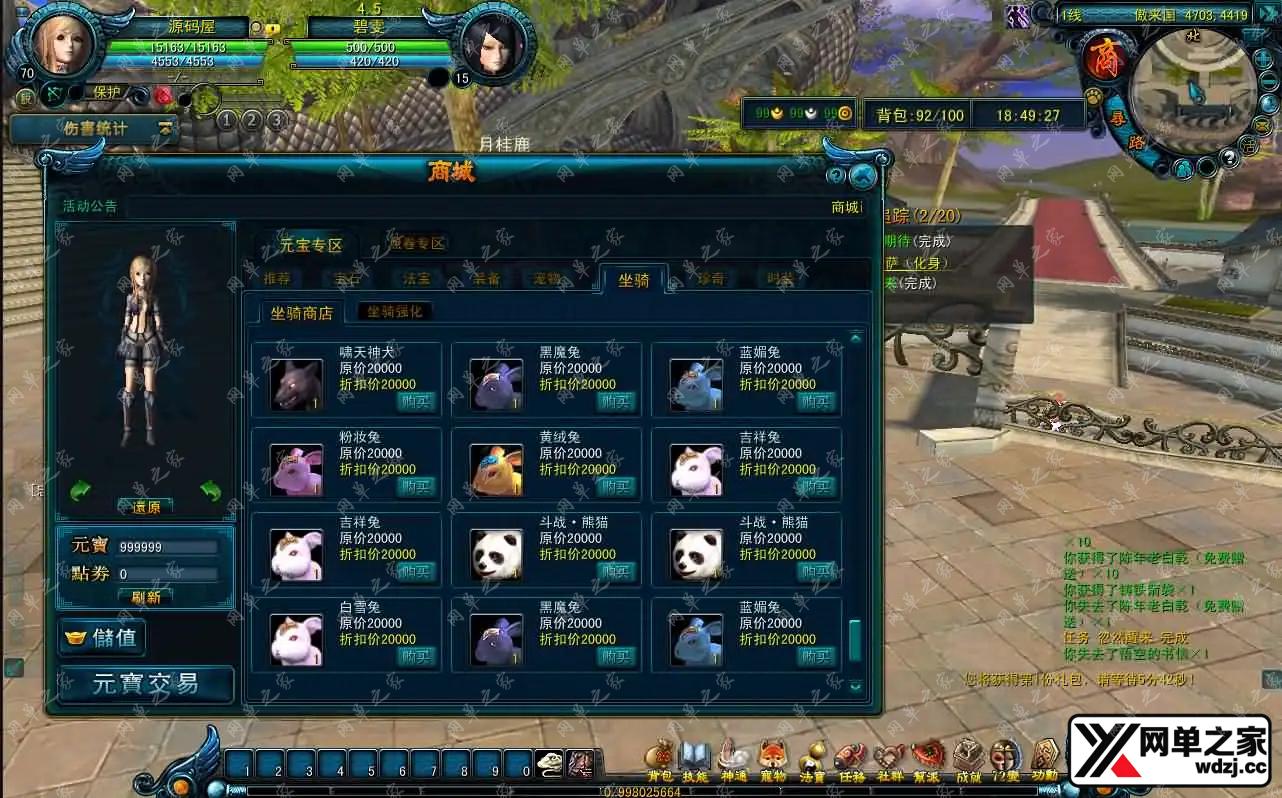Screen dimensions: 1282x798
Task: Click the 还原 button under character preview
Action: (146, 507)
